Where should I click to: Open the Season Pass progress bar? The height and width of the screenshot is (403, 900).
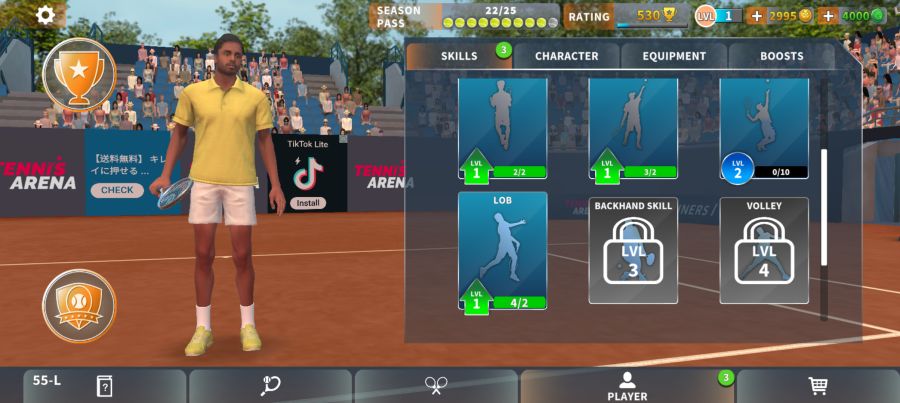(x=500, y=22)
